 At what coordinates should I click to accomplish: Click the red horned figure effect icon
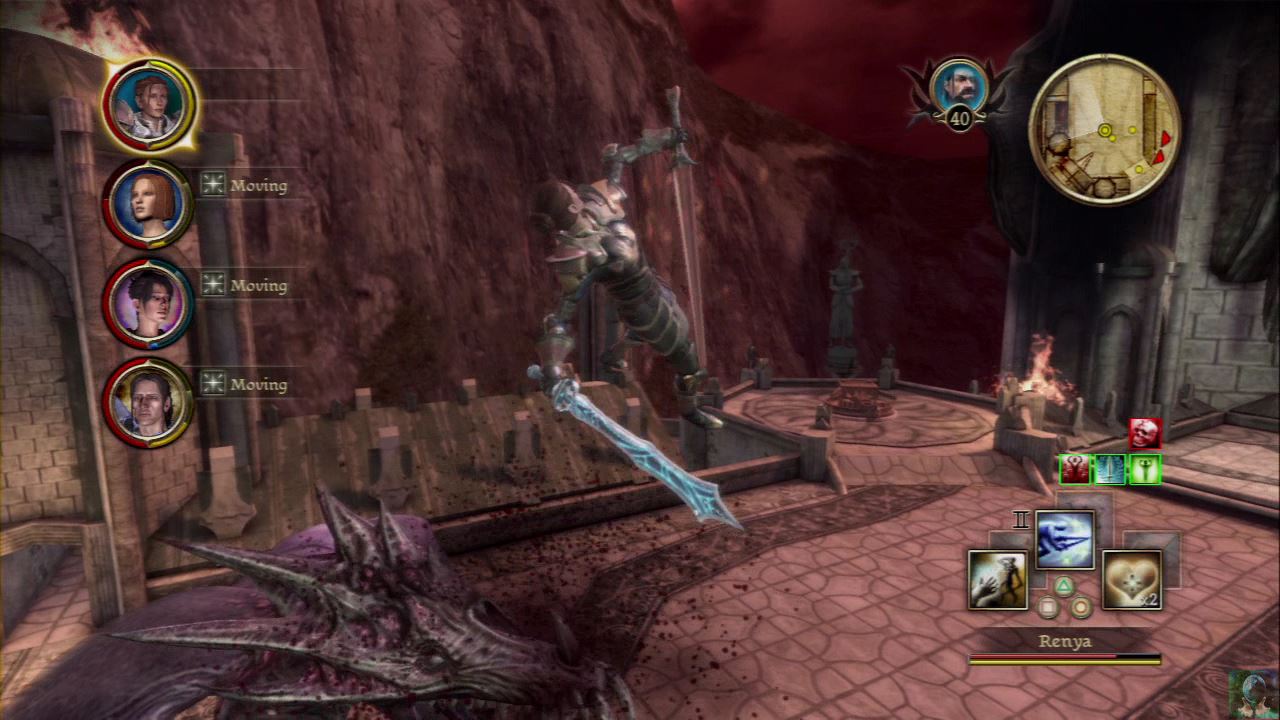pyautogui.click(x=1075, y=469)
